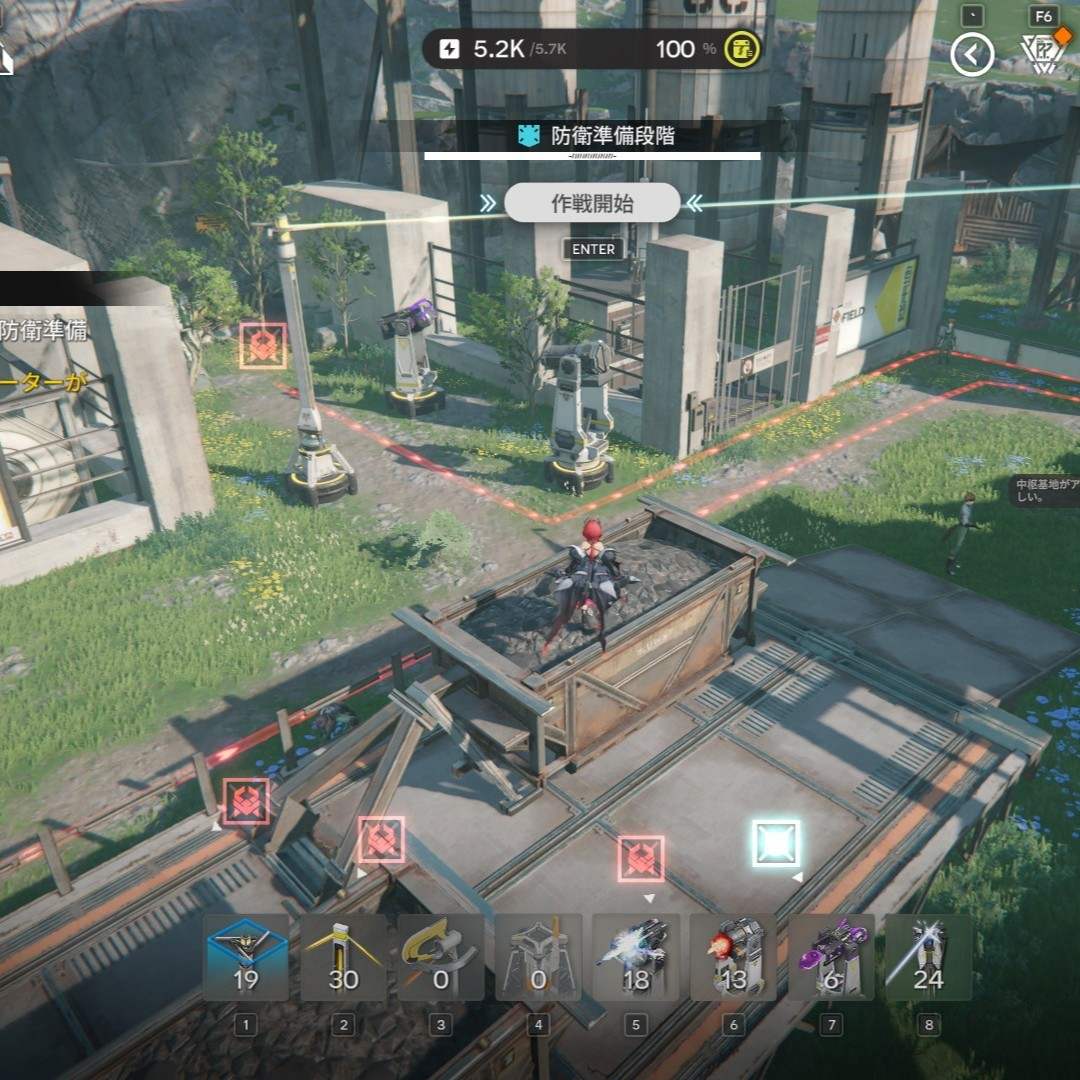Pick the white-beam tower slot showing 24
1080x1080 pixels.
coord(928,957)
